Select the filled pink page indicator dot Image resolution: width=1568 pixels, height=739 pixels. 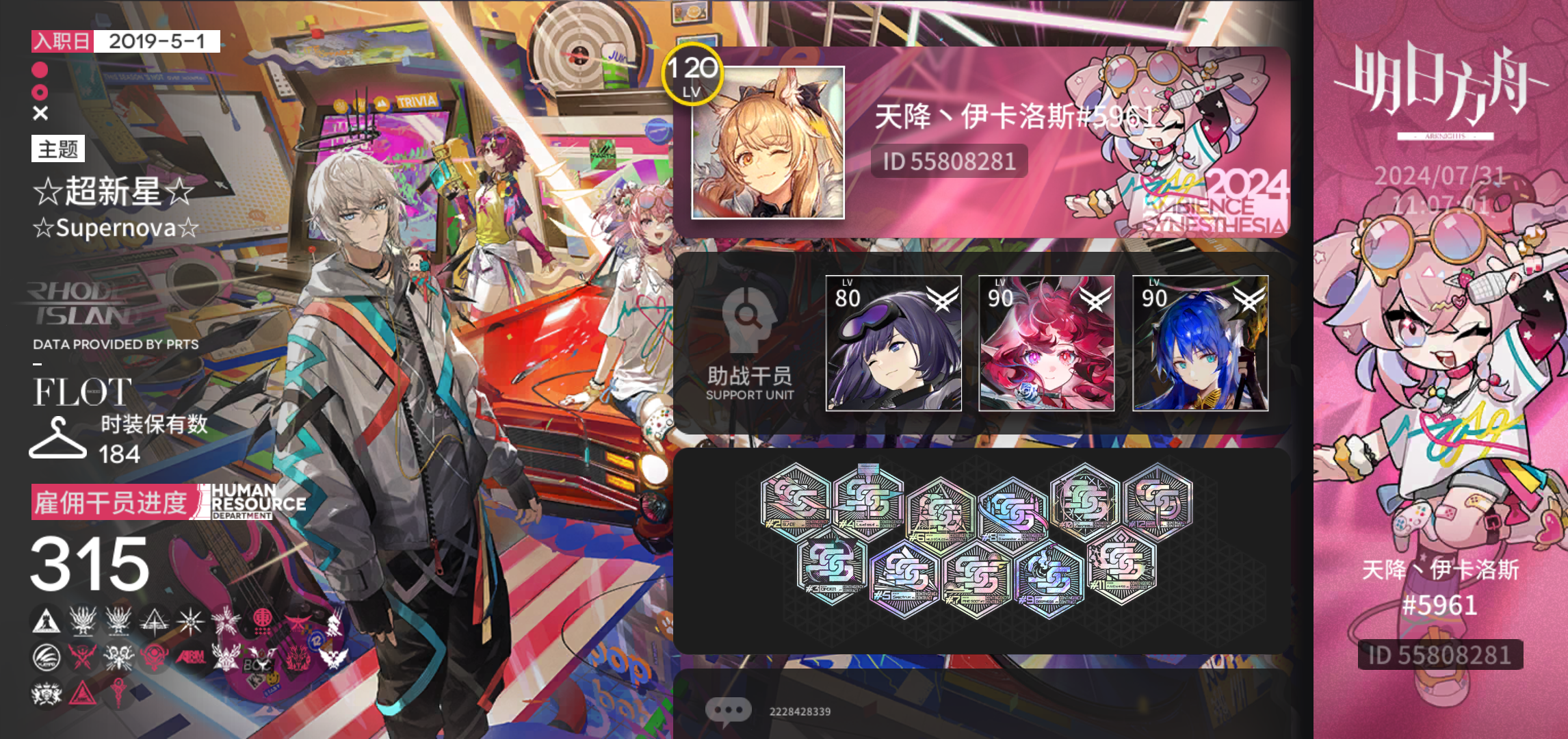pos(39,68)
